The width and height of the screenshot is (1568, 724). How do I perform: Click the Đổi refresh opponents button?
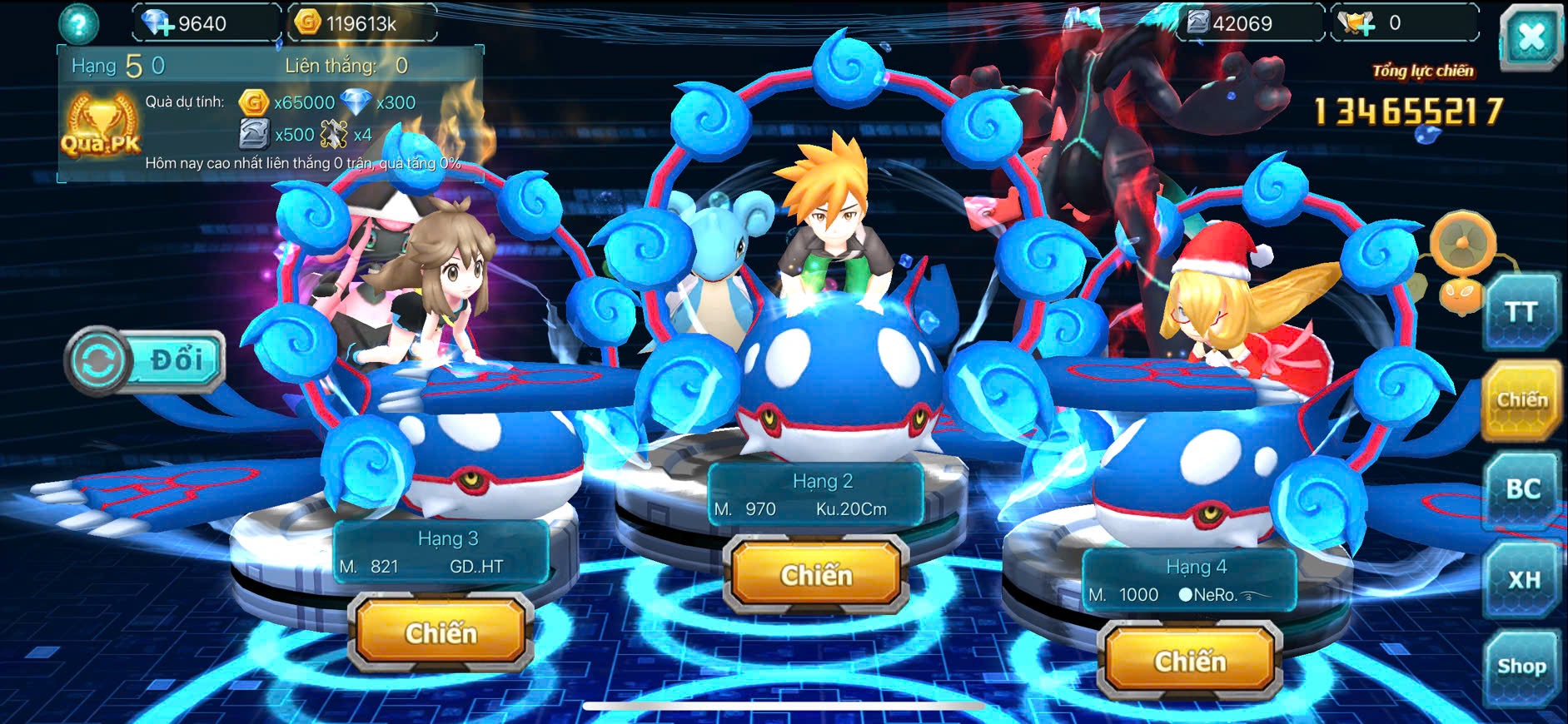pyautogui.click(x=146, y=361)
